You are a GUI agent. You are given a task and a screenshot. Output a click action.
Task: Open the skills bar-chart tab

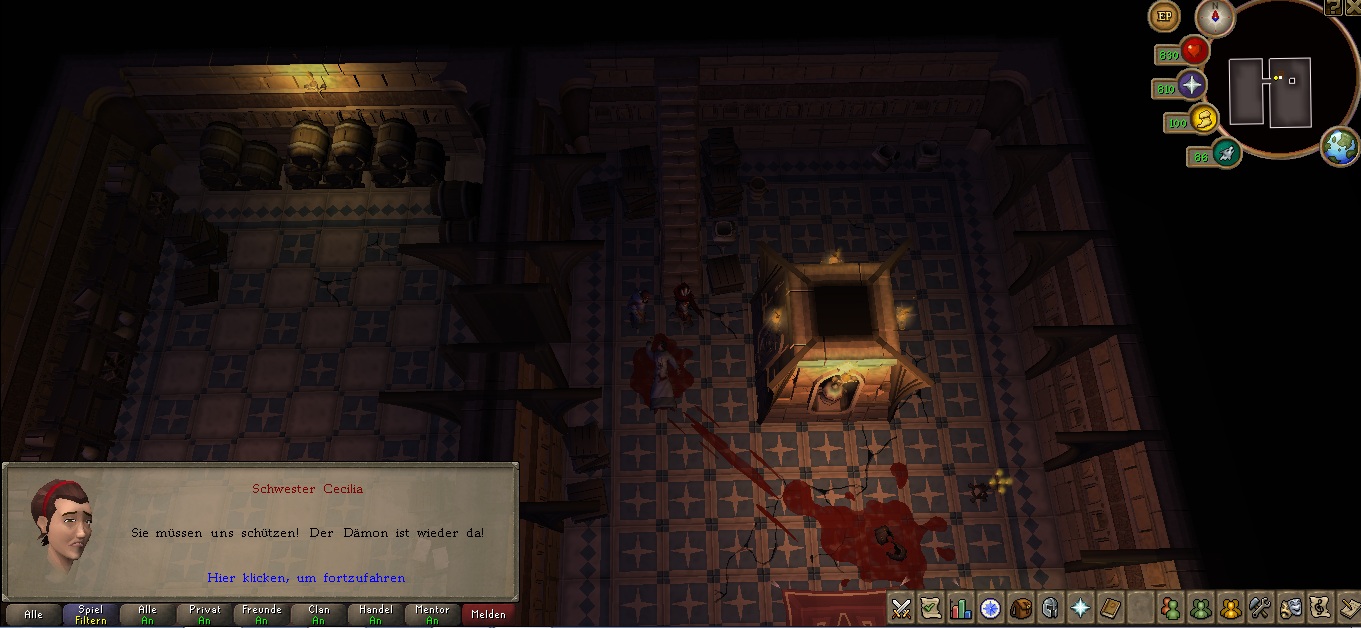coord(961,608)
